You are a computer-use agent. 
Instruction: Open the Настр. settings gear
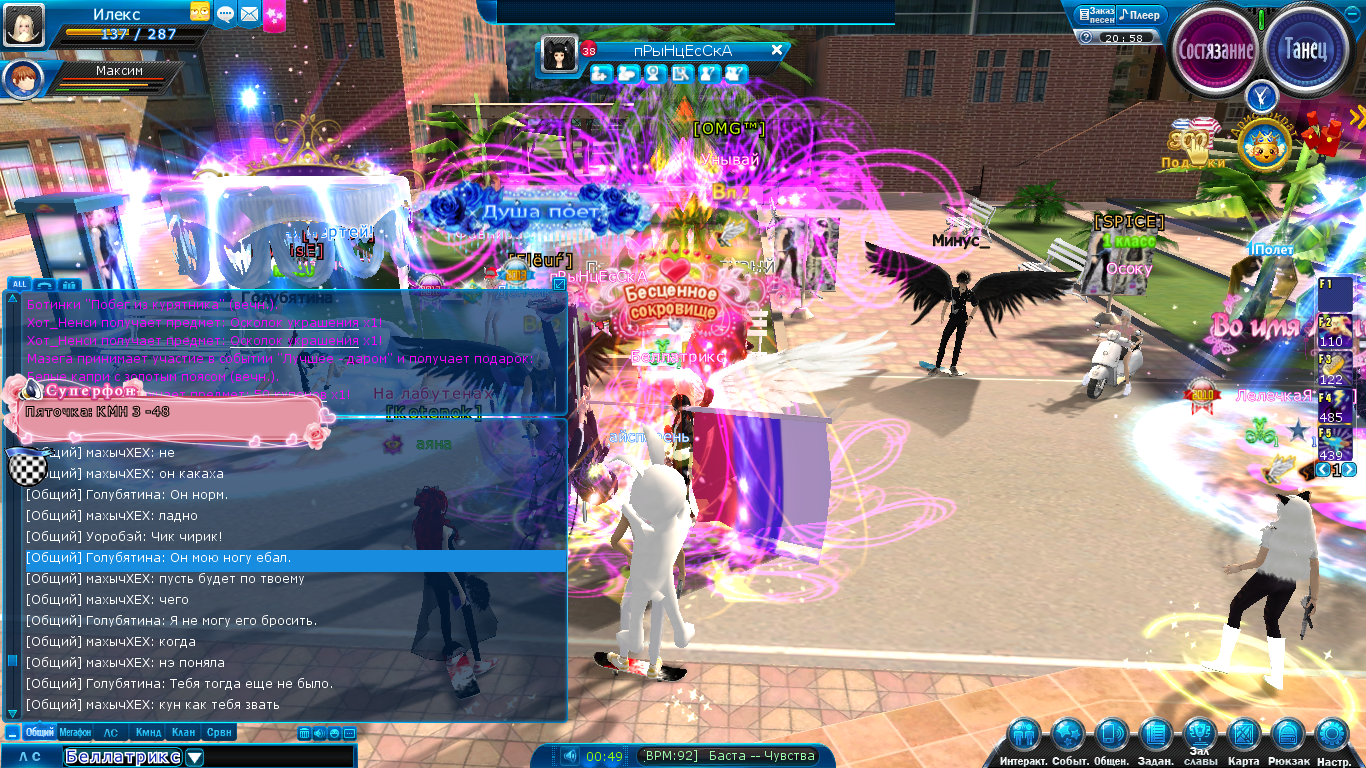(1332, 736)
